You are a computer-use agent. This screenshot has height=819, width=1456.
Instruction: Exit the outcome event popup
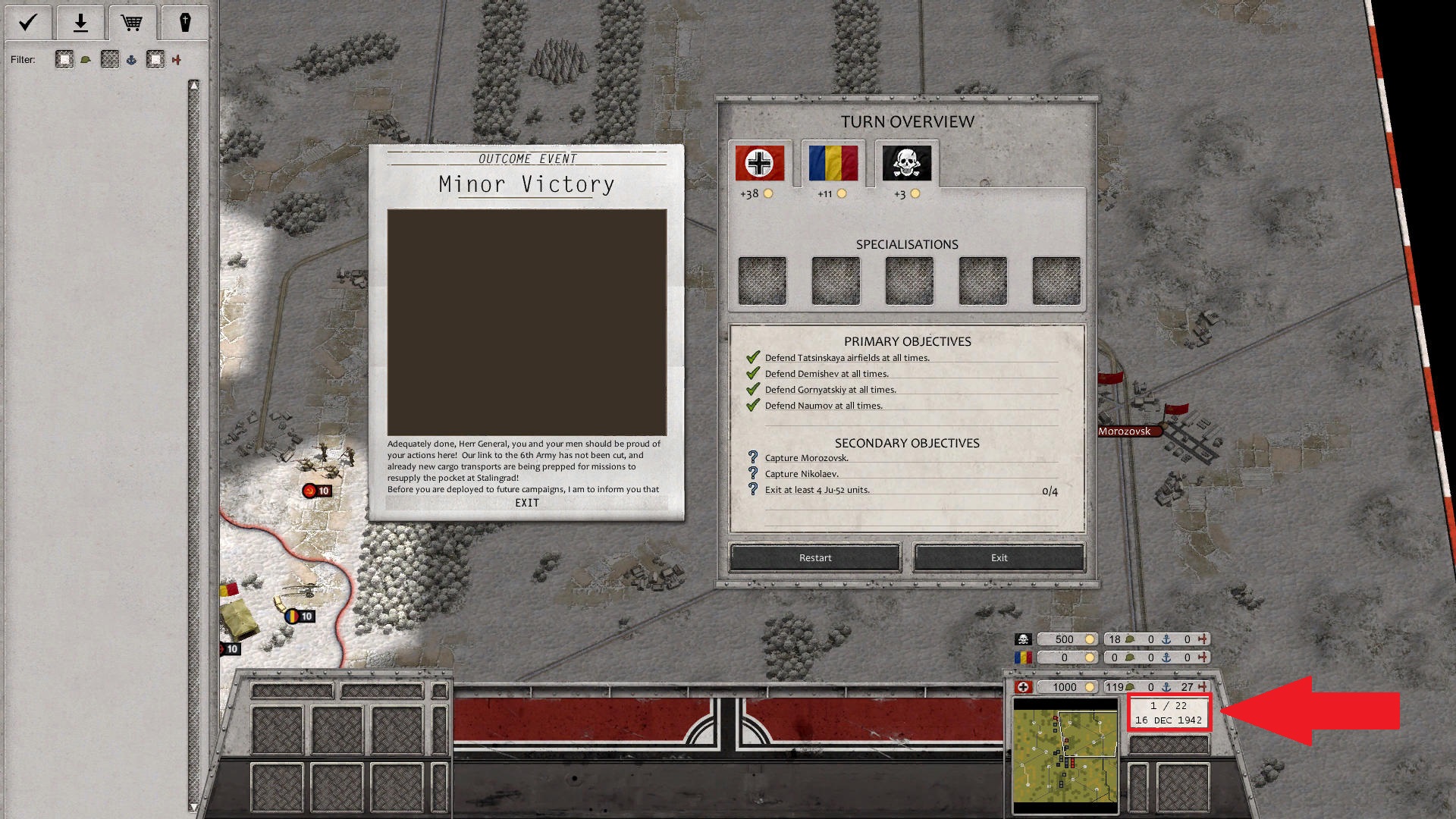tap(526, 503)
